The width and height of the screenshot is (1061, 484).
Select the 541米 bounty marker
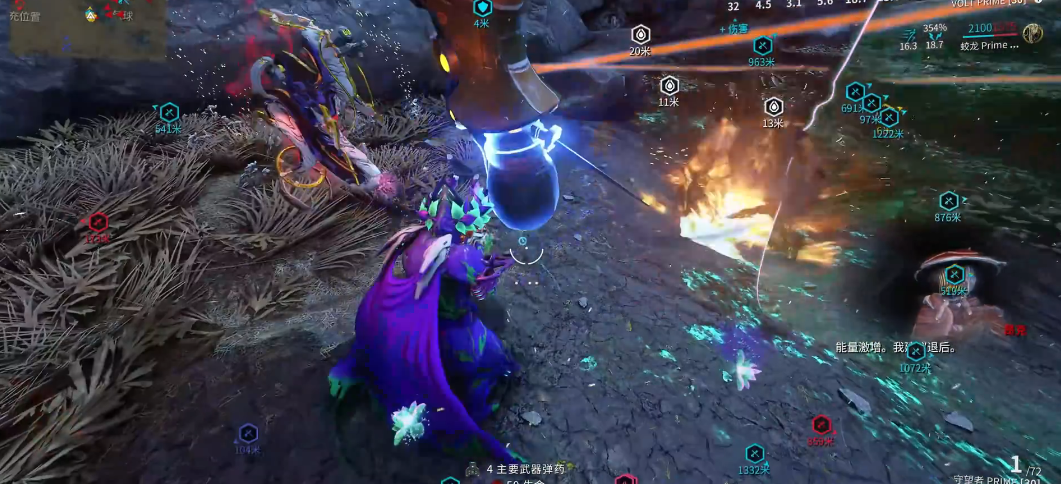coord(169,112)
